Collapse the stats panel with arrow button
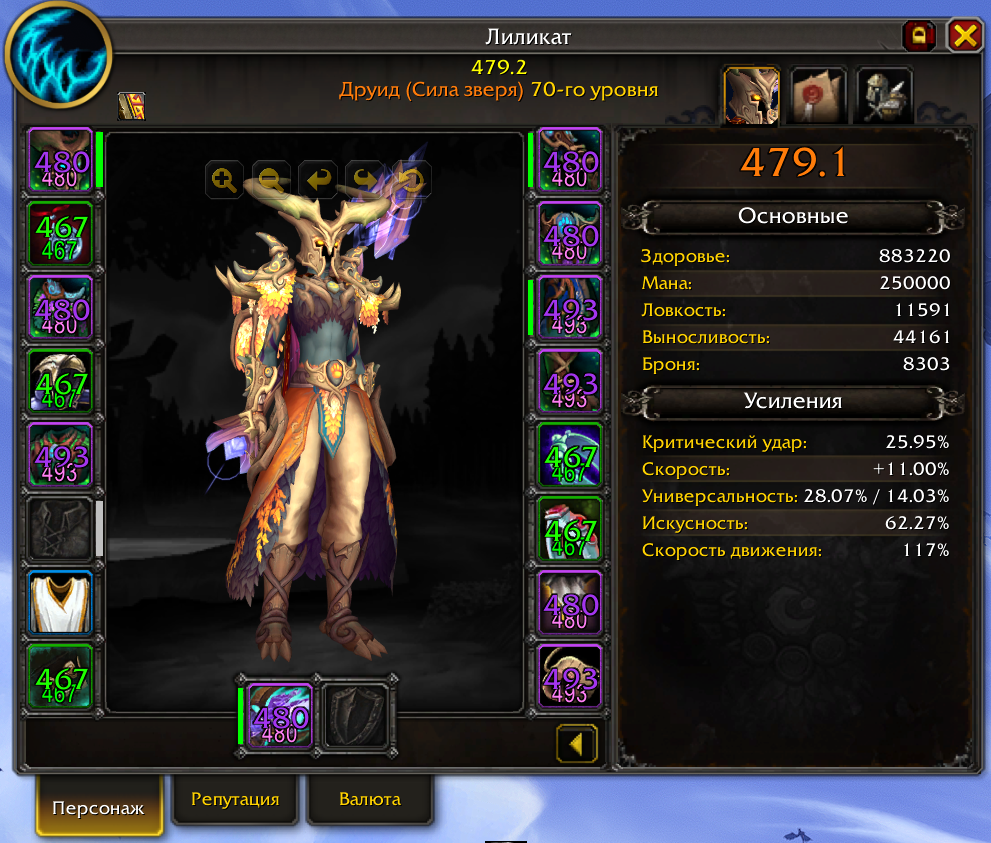The width and height of the screenshot is (991, 843). point(577,743)
